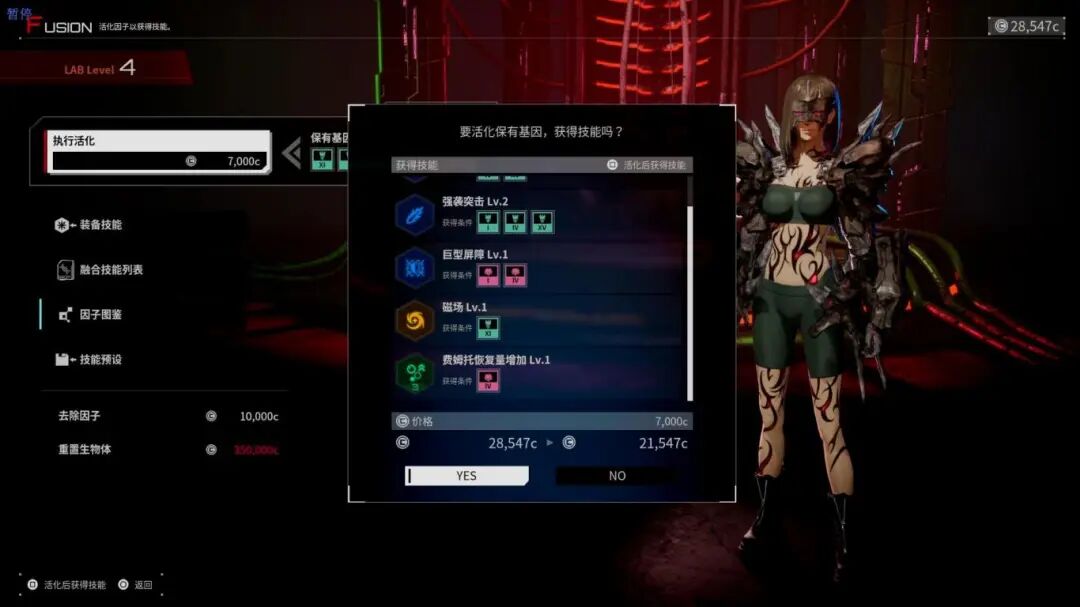Click the left arrow beside 保有基因
The image size is (1080, 607).
point(291,153)
